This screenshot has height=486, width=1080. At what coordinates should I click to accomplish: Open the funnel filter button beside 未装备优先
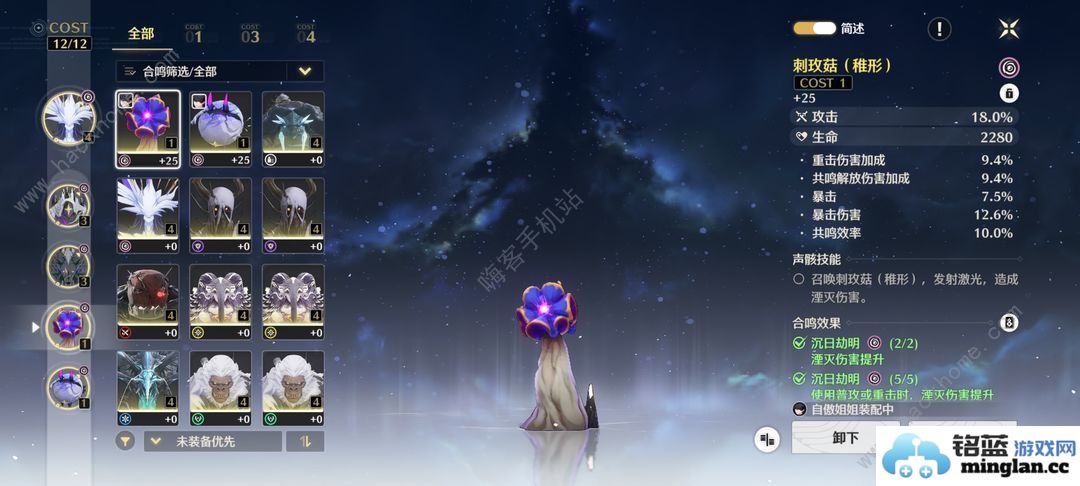click(x=125, y=441)
